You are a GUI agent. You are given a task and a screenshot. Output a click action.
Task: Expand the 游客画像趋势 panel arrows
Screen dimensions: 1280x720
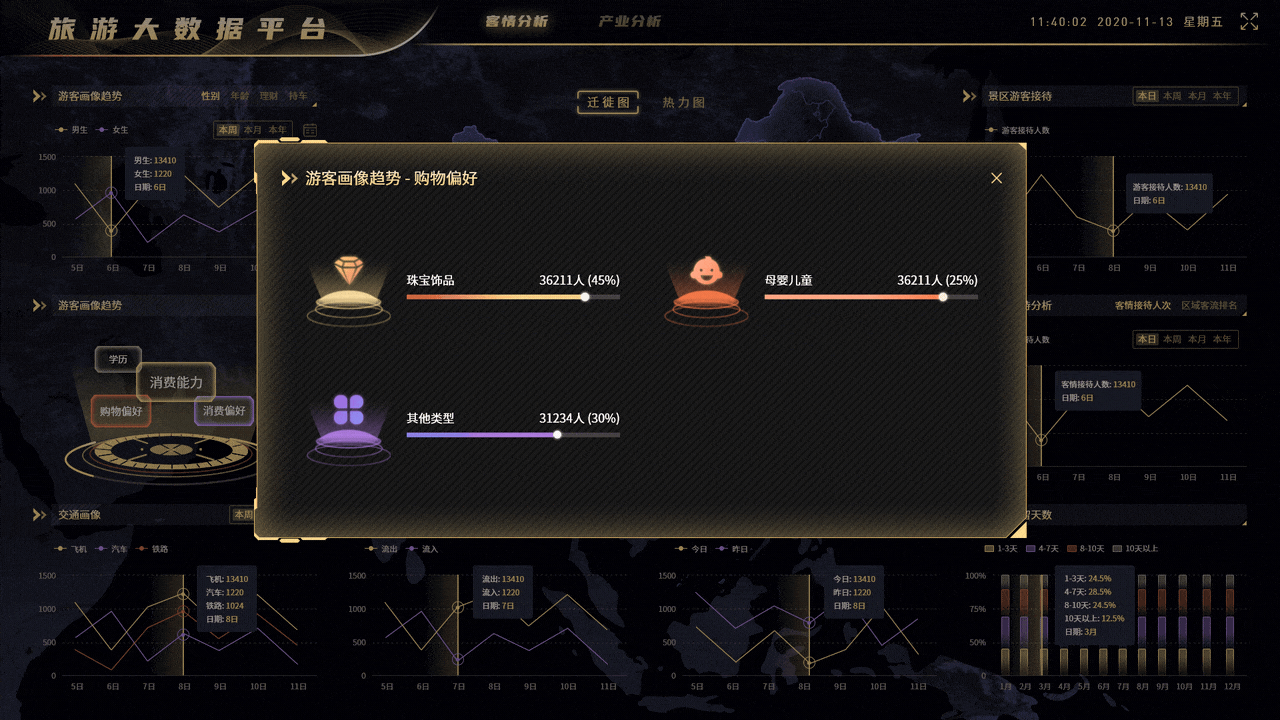click(x=39, y=95)
